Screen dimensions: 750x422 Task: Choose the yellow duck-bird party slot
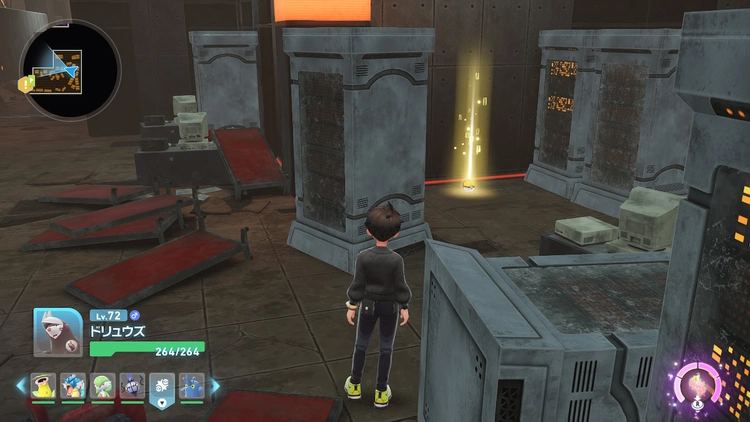tap(43, 385)
